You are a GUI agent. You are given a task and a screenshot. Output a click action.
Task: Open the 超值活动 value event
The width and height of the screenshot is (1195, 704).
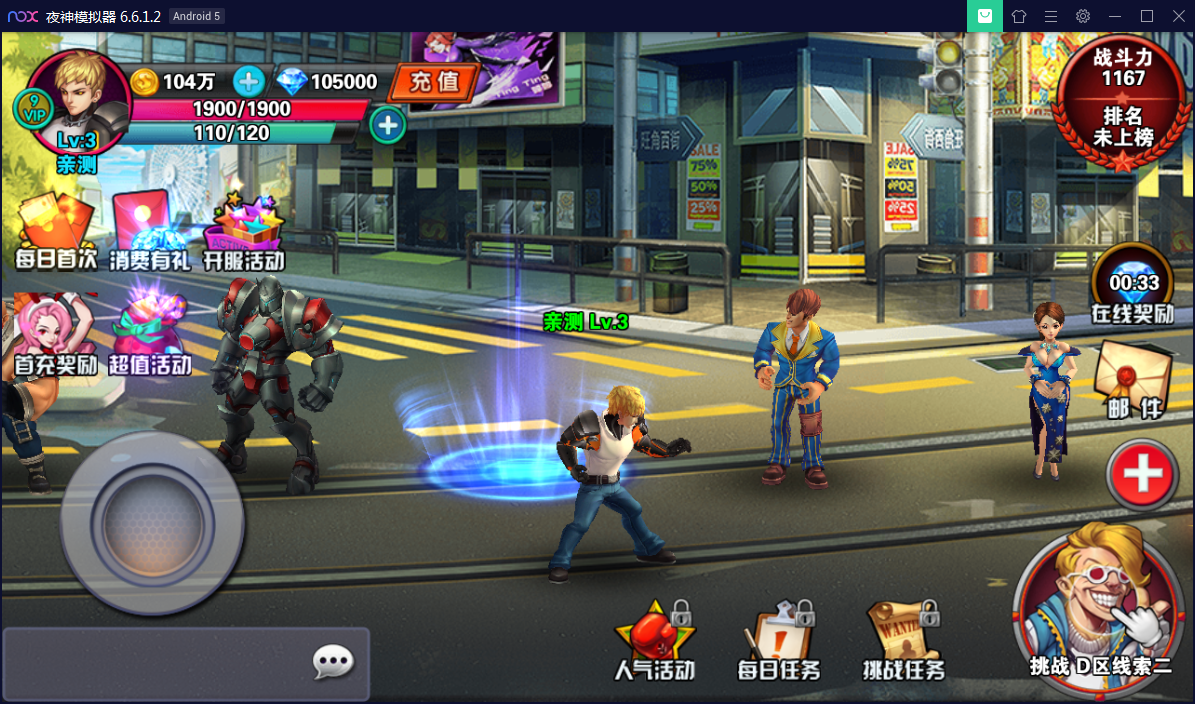point(149,336)
